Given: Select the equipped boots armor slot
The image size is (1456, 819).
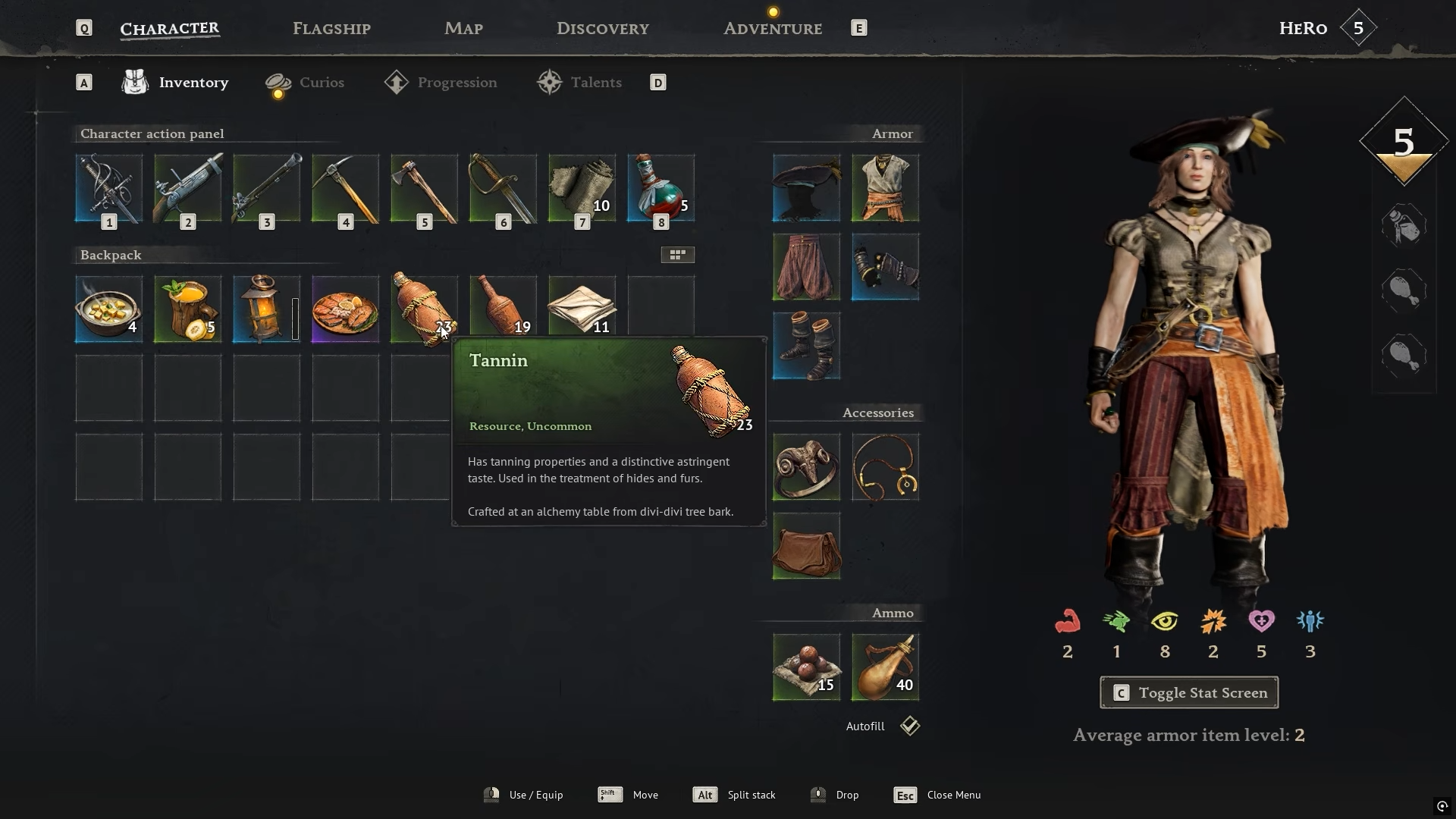Looking at the screenshot, I should coord(806,346).
